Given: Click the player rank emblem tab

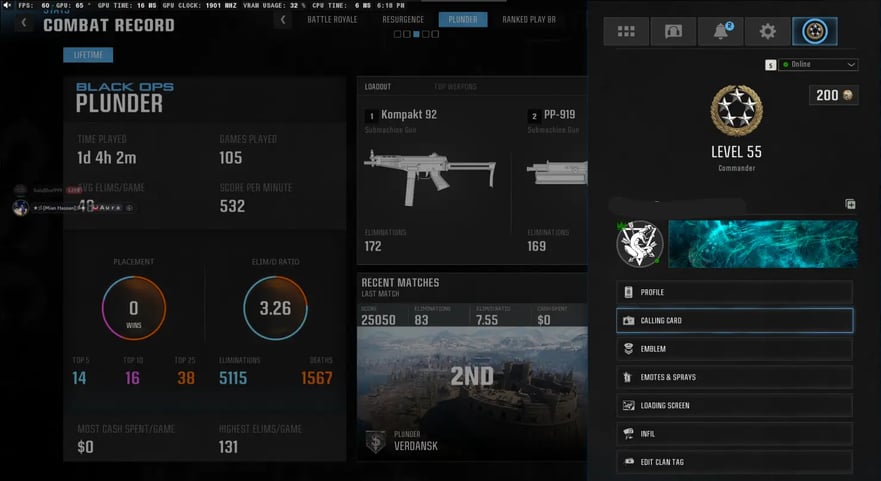Looking at the screenshot, I should [814, 31].
